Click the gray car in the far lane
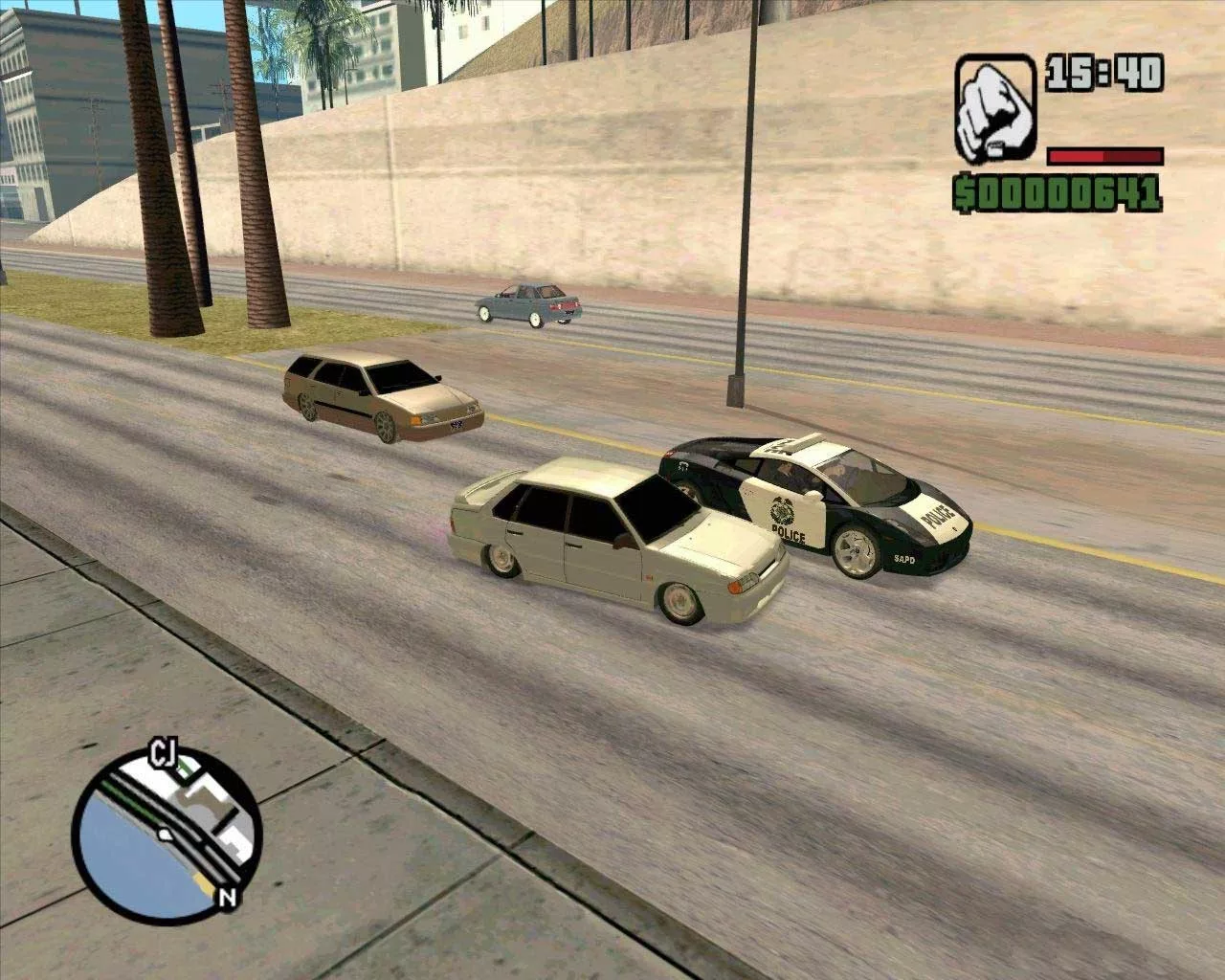The width and height of the screenshot is (1225, 980). 524,304
